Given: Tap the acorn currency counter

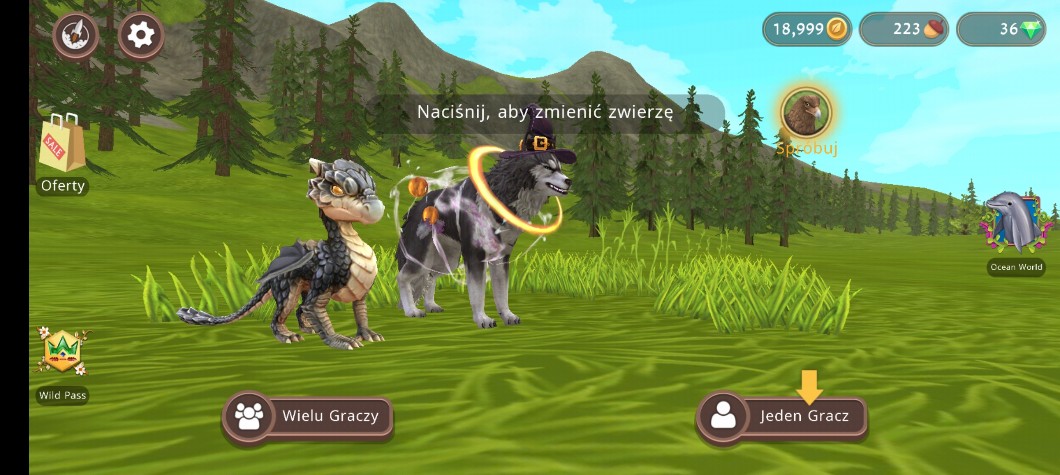Looking at the screenshot, I should point(904,29).
